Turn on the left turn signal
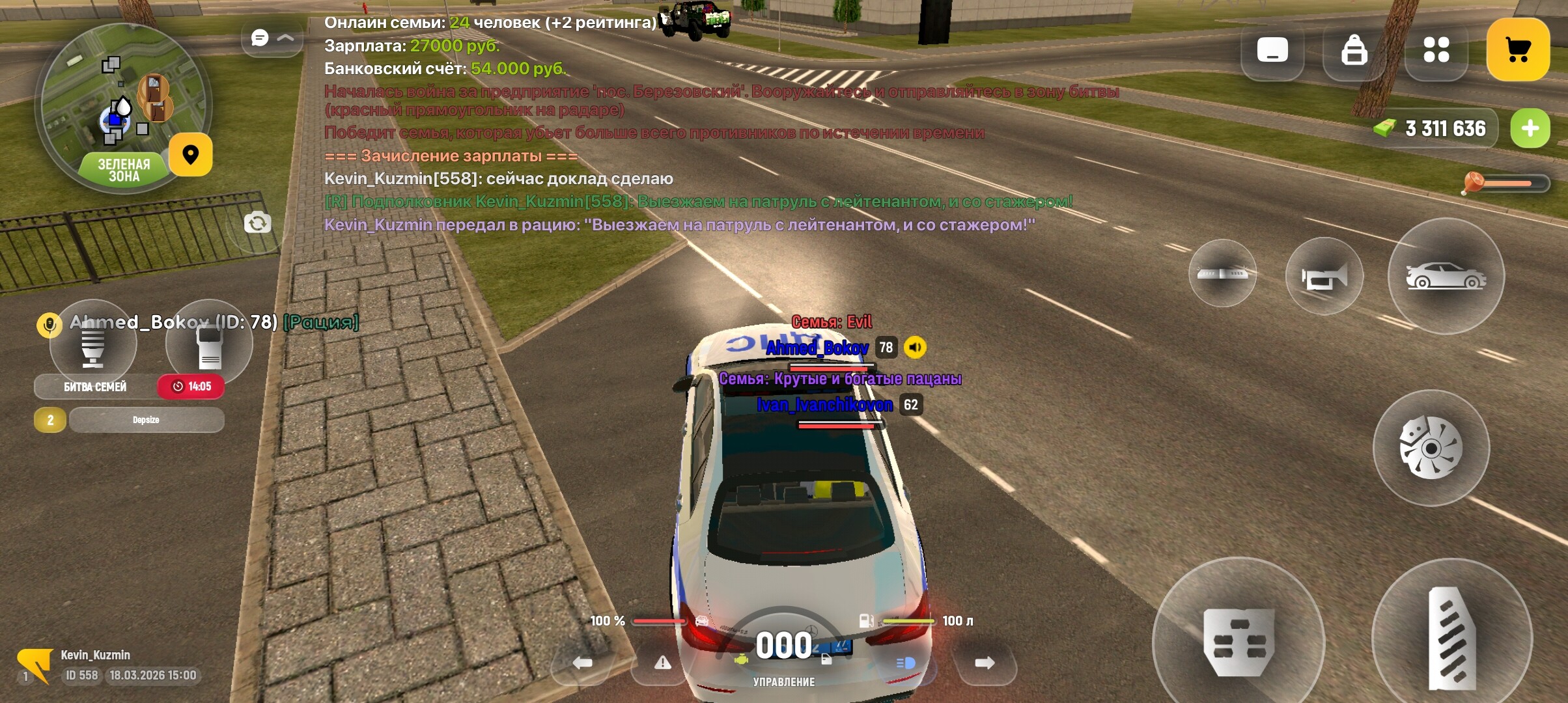Viewport: 1568px width, 703px height. 582,663
